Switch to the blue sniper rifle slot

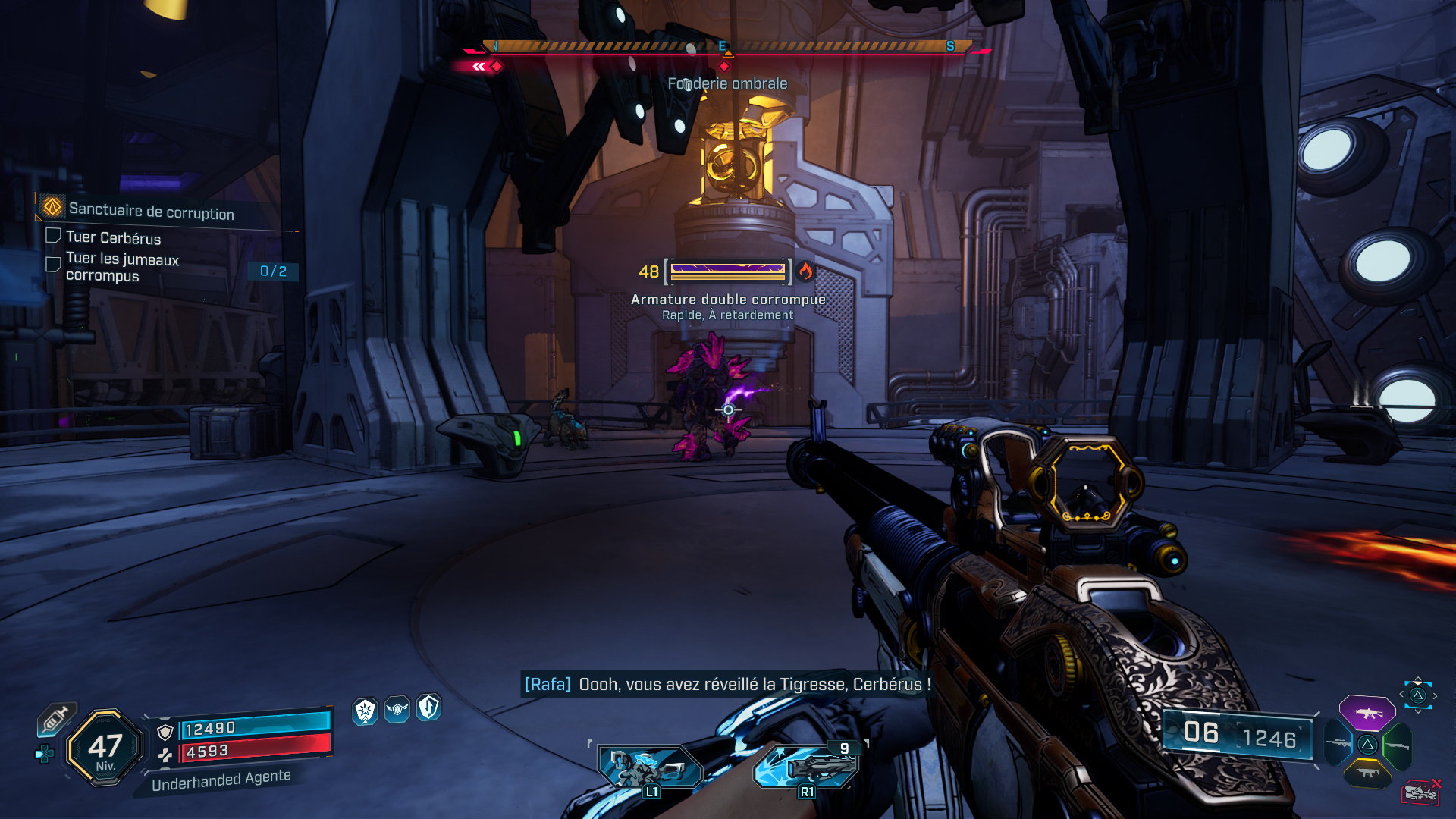pyautogui.click(x=1338, y=744)
